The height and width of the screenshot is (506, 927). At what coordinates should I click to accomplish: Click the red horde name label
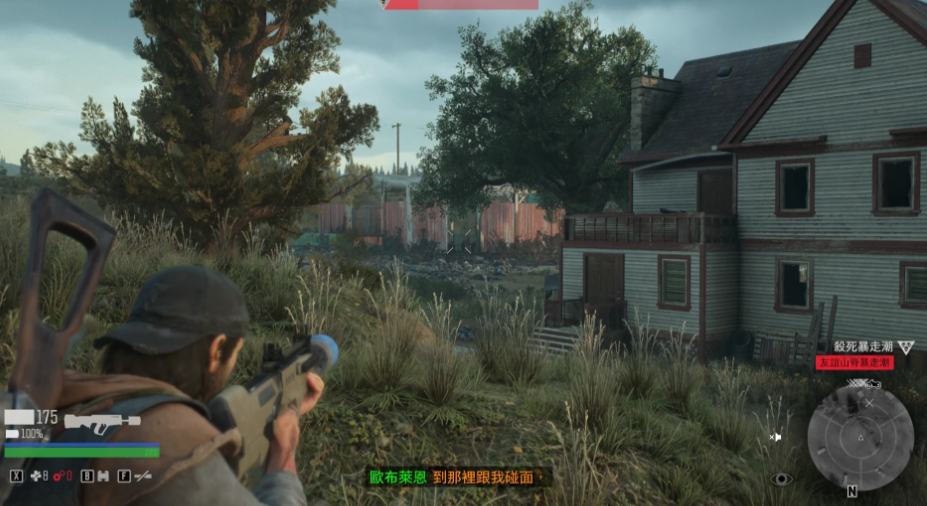coord(854,362)
